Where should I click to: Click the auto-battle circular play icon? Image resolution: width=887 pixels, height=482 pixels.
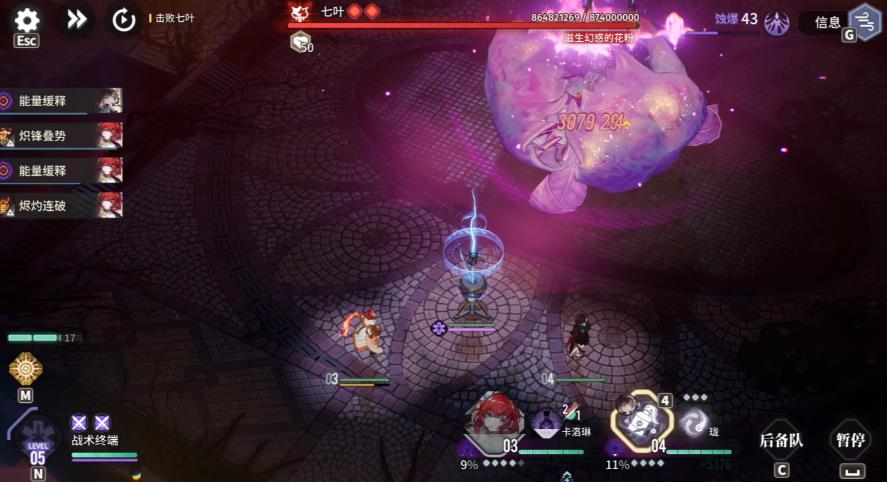[x=124, y=20]
